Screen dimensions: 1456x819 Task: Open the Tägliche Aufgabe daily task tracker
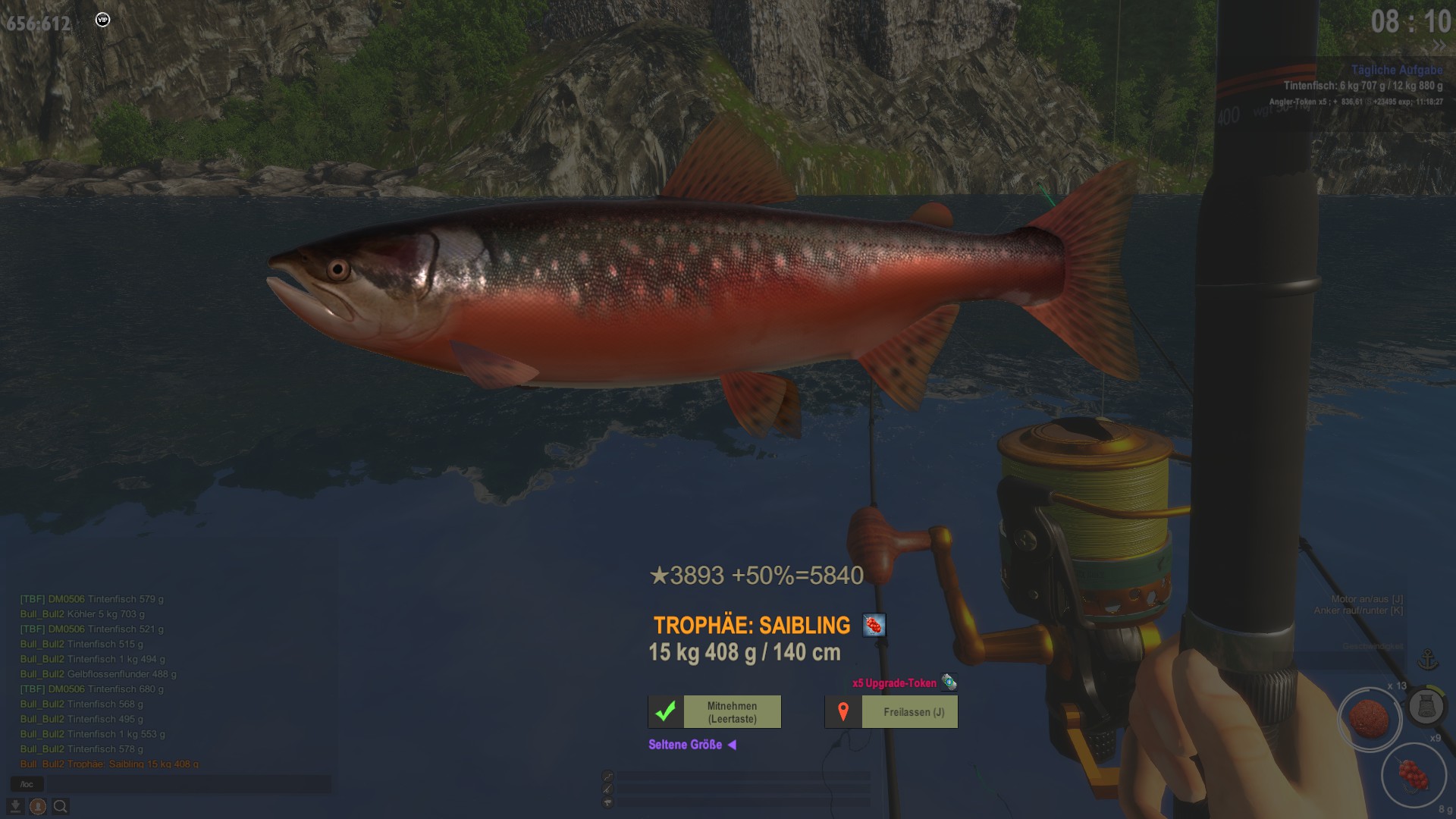tap(1396, 70)
